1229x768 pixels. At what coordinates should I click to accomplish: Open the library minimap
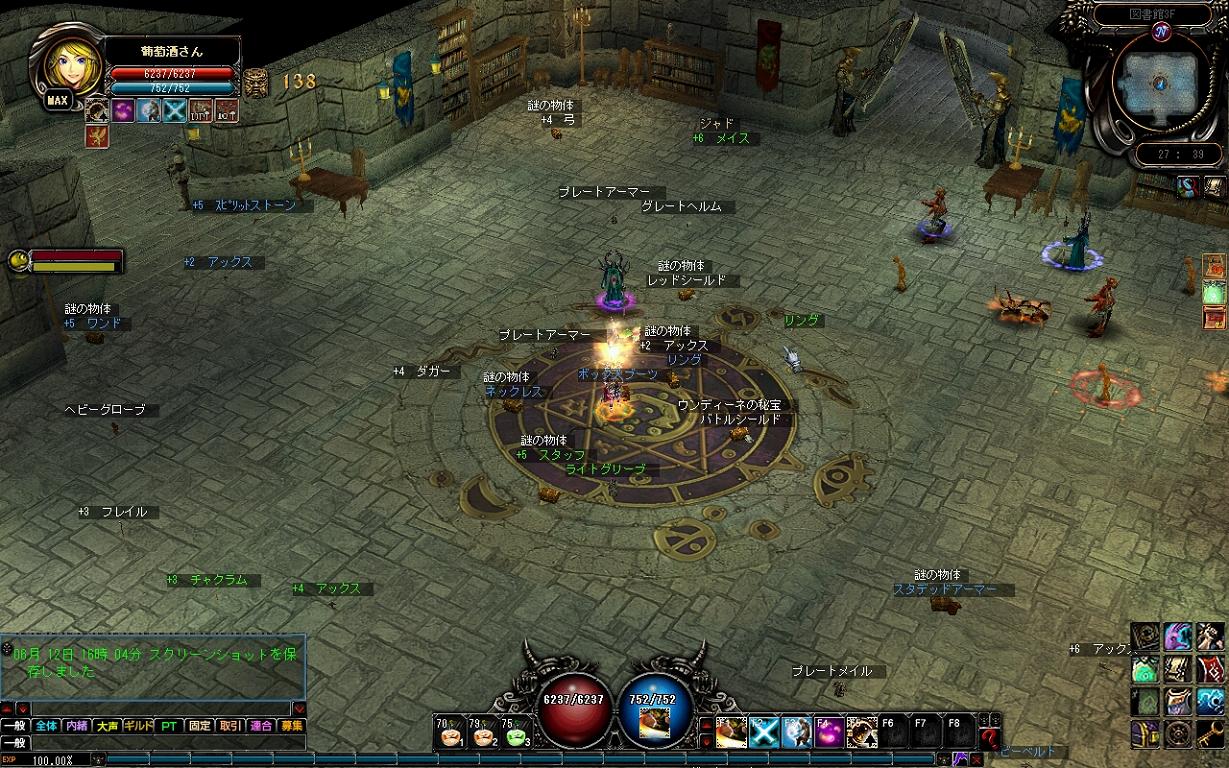[x=1160, y=83]
